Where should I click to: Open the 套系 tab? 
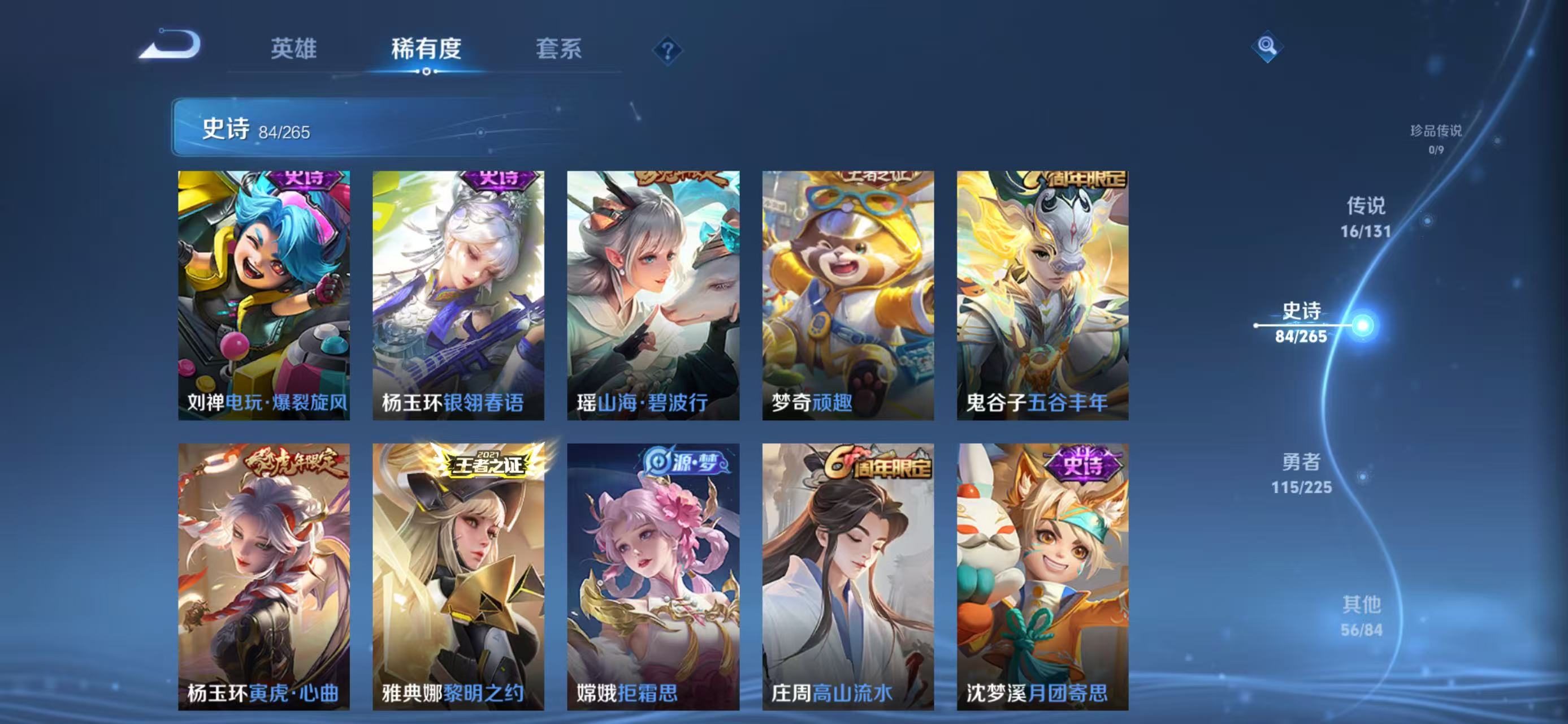(558, 49)
